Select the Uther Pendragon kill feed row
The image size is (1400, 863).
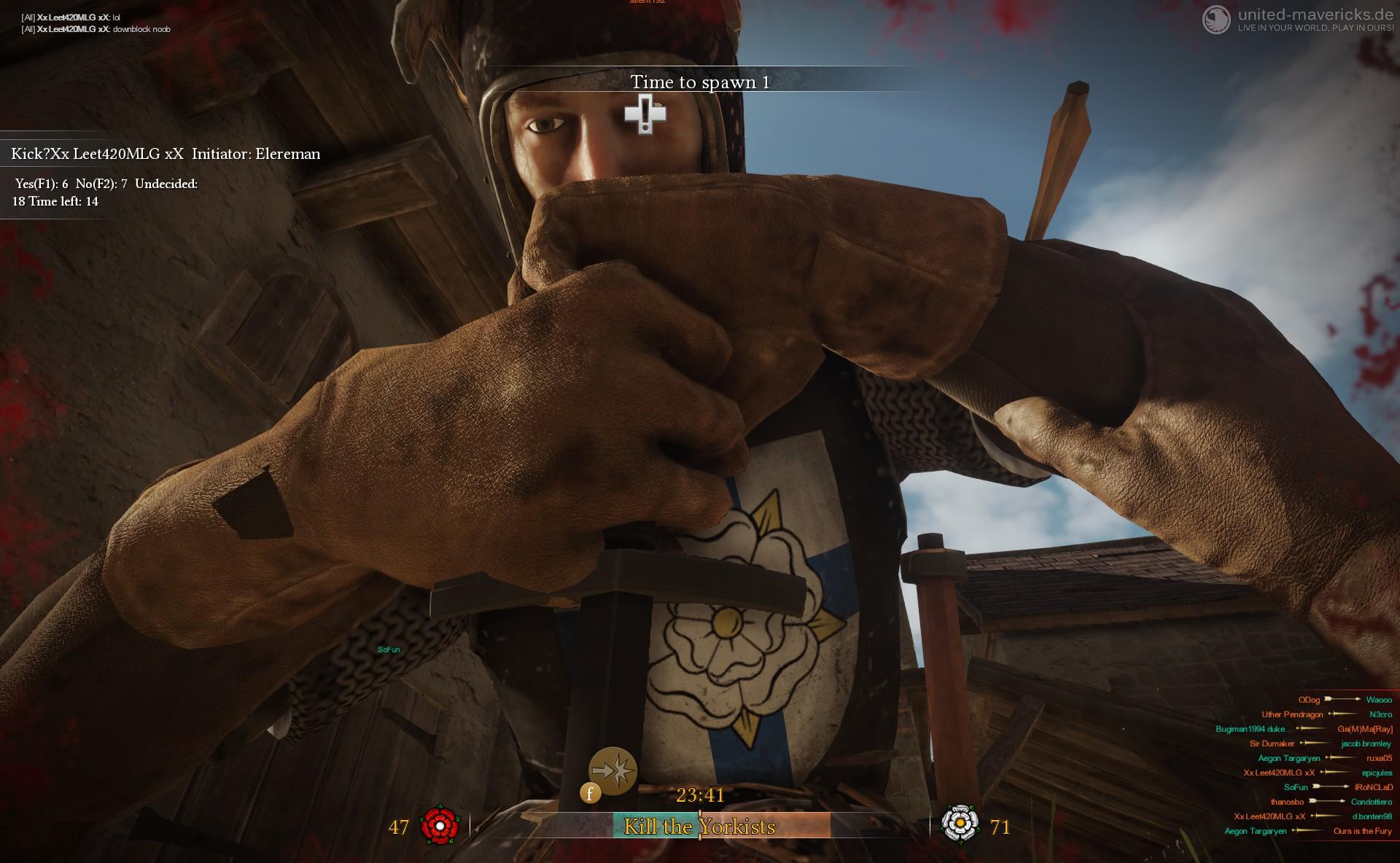1326,714
